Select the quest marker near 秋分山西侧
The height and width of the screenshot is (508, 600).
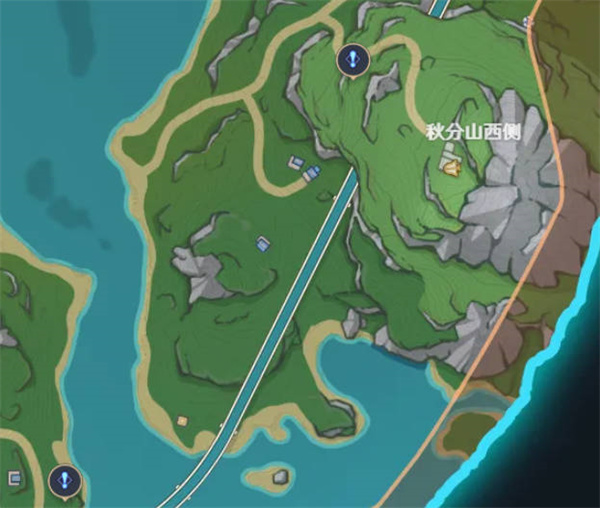point(351,60)
